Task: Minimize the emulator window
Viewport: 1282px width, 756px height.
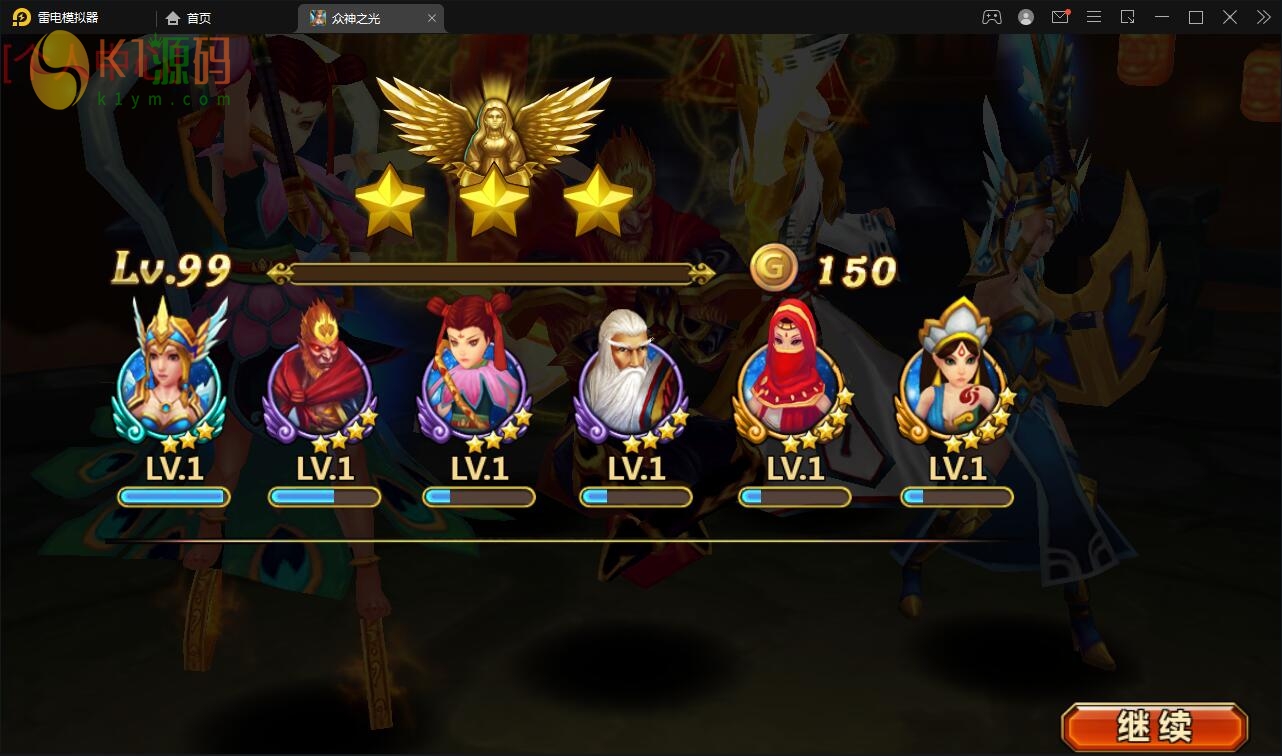Action: 1162,17
